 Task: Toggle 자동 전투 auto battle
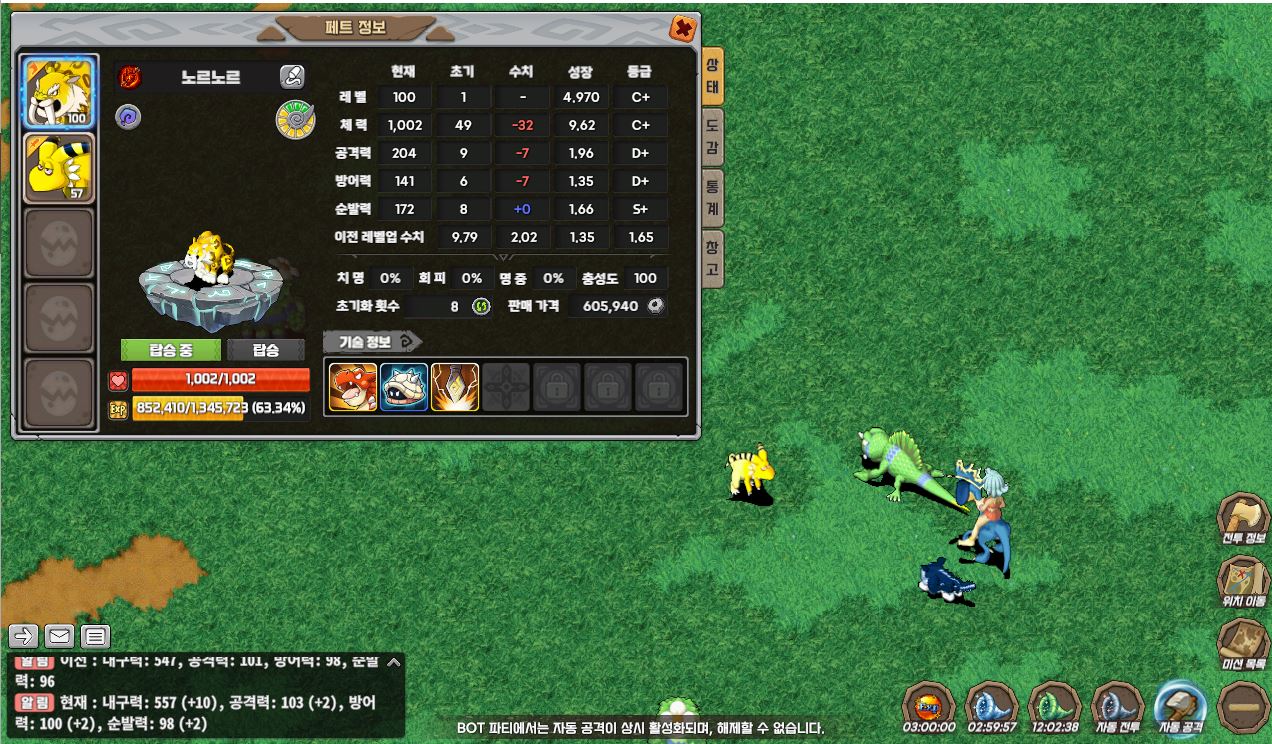coord(1118,708)
